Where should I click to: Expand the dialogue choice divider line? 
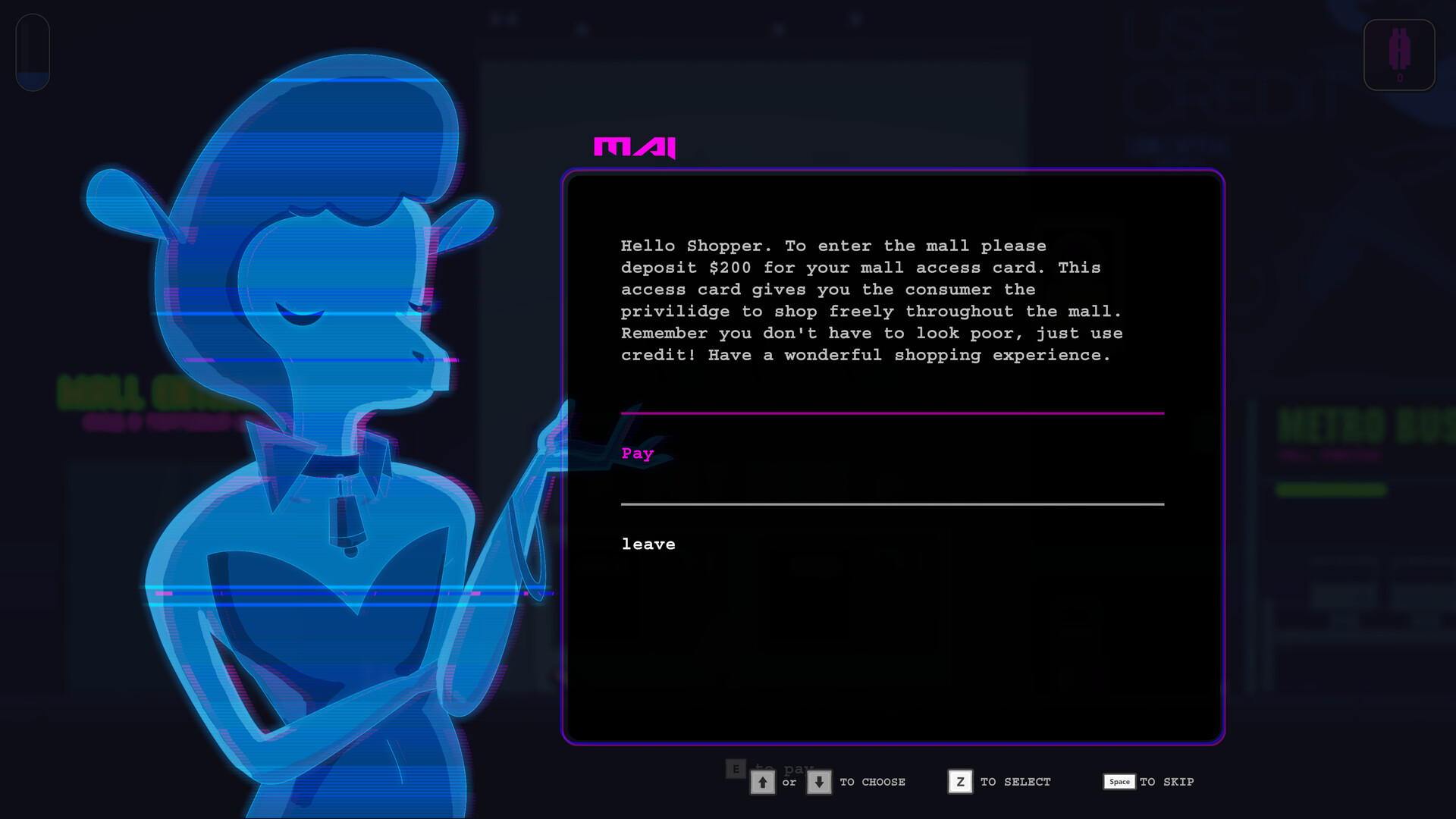pos(893,505)
